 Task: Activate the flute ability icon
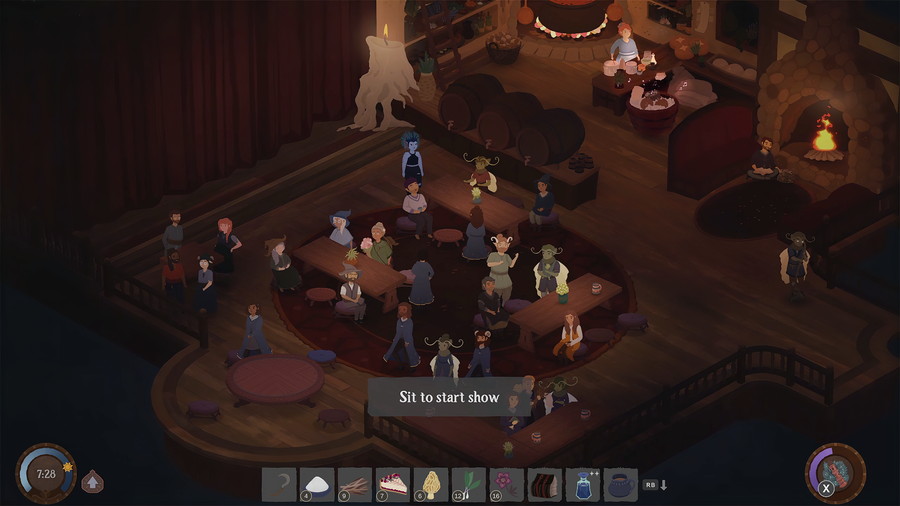[x=836, y=471]
